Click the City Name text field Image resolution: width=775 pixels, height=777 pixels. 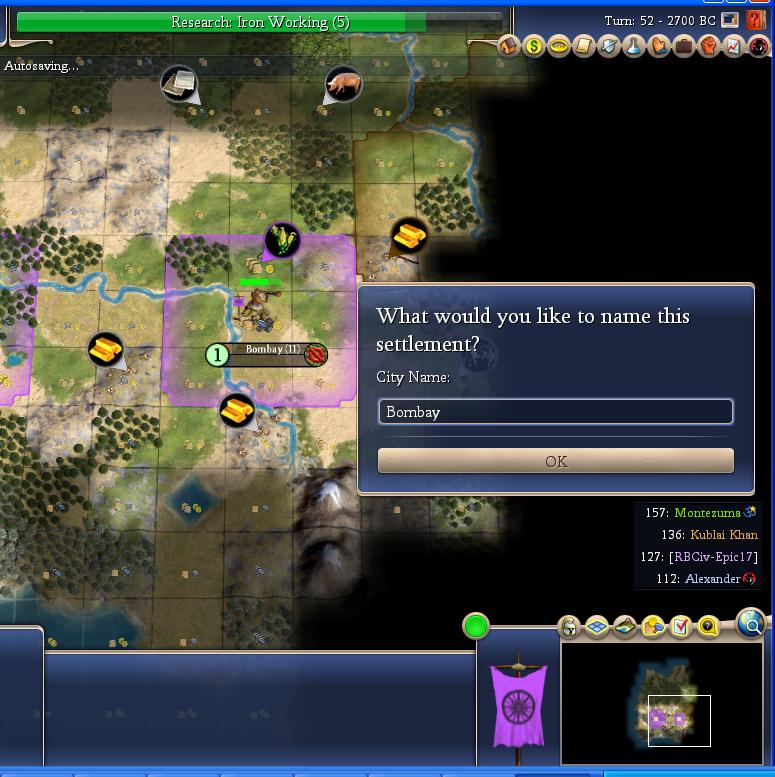tap(556, 412)
